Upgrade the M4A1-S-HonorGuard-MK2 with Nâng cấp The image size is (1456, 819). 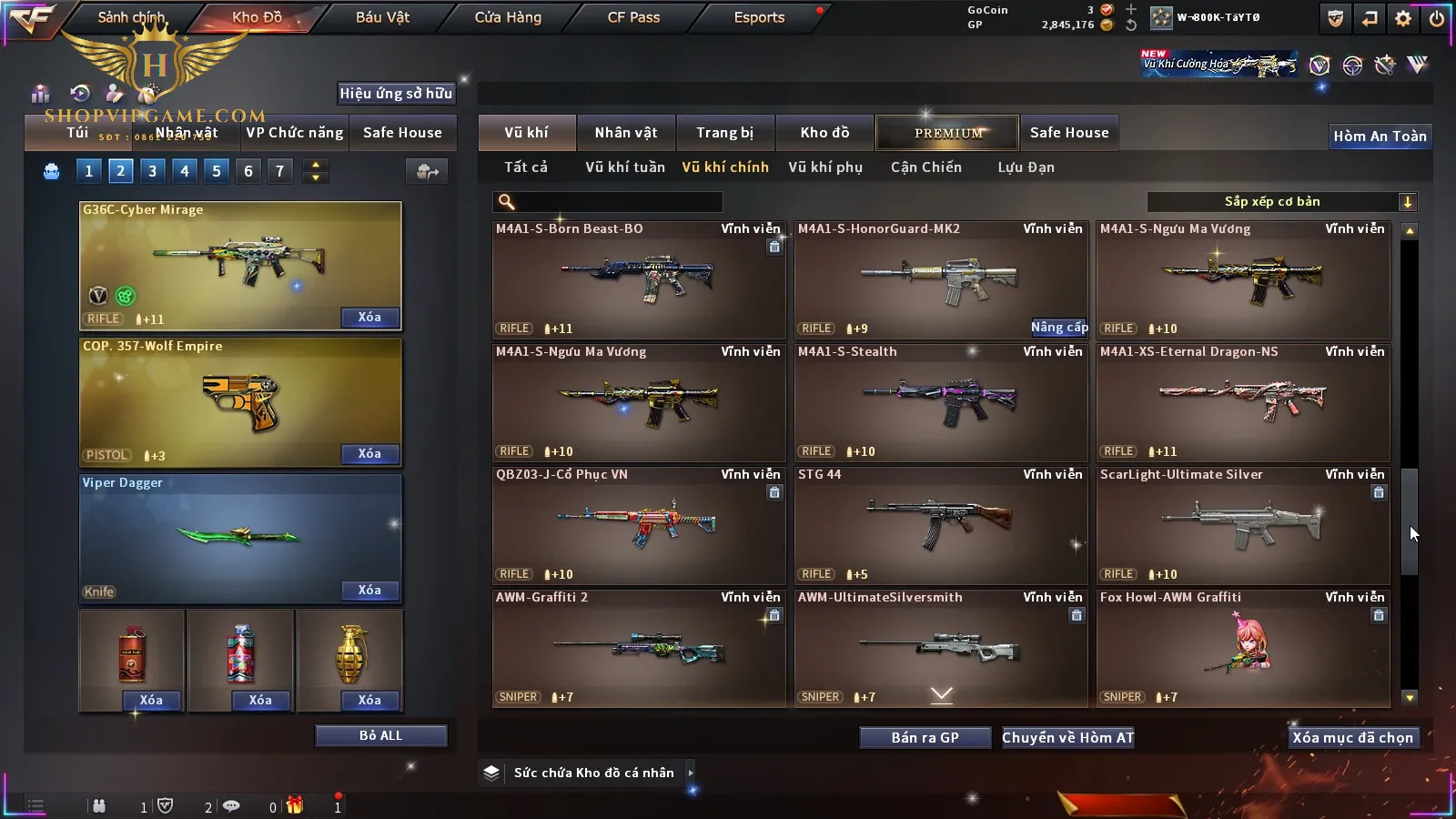point(1058,328)
